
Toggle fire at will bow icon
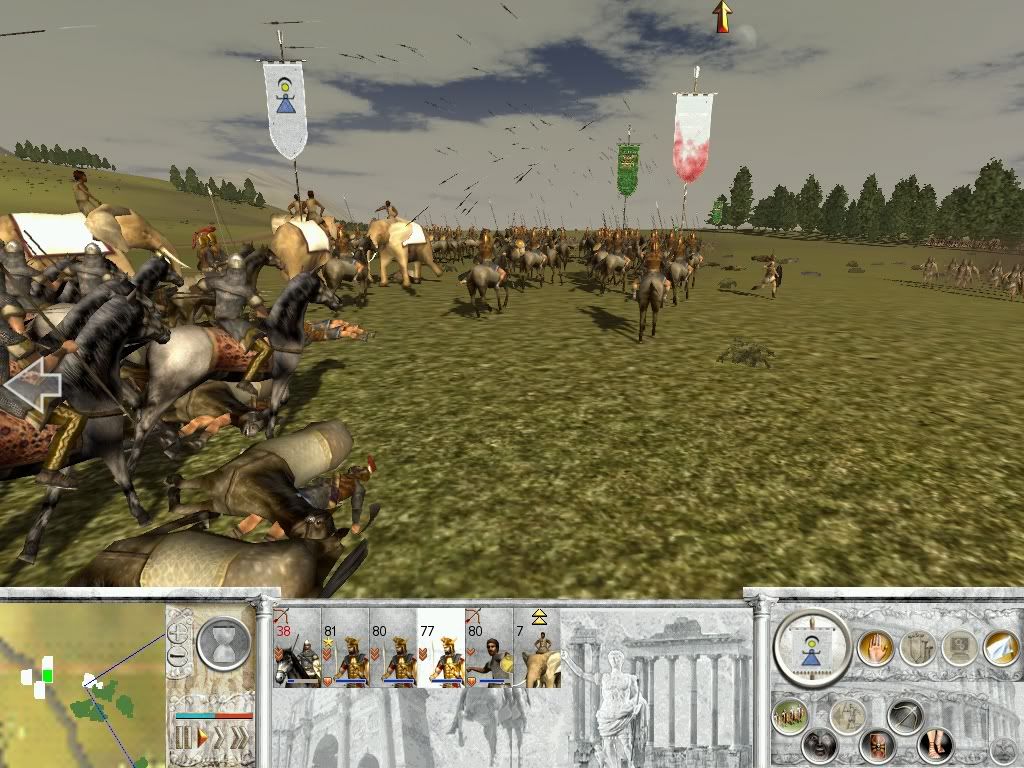[x=905, y=716]
